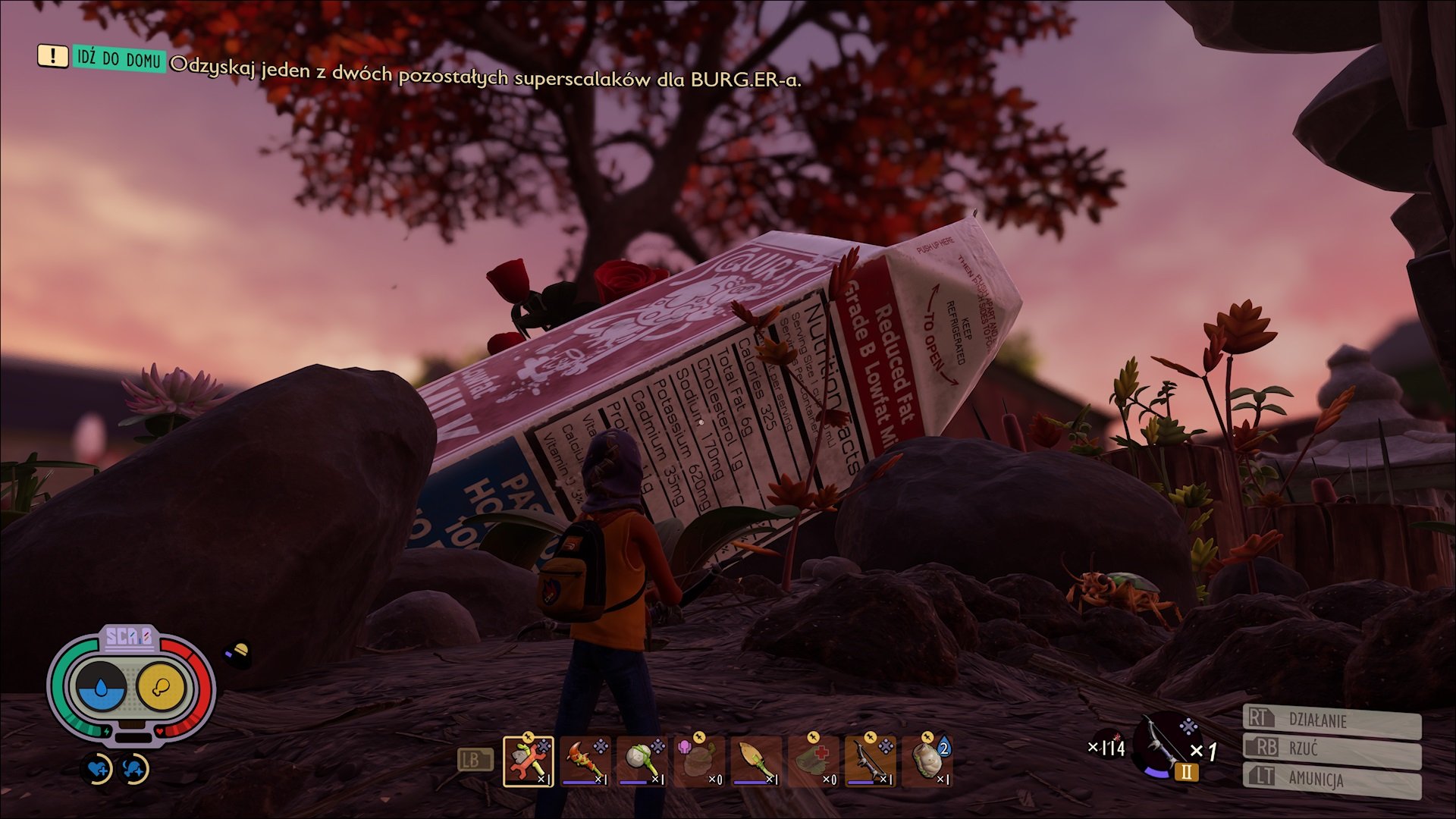Pick the yellow-bladed dagger hotbar slot
The width and height of the screenshot is (1456, 819).
756,761
